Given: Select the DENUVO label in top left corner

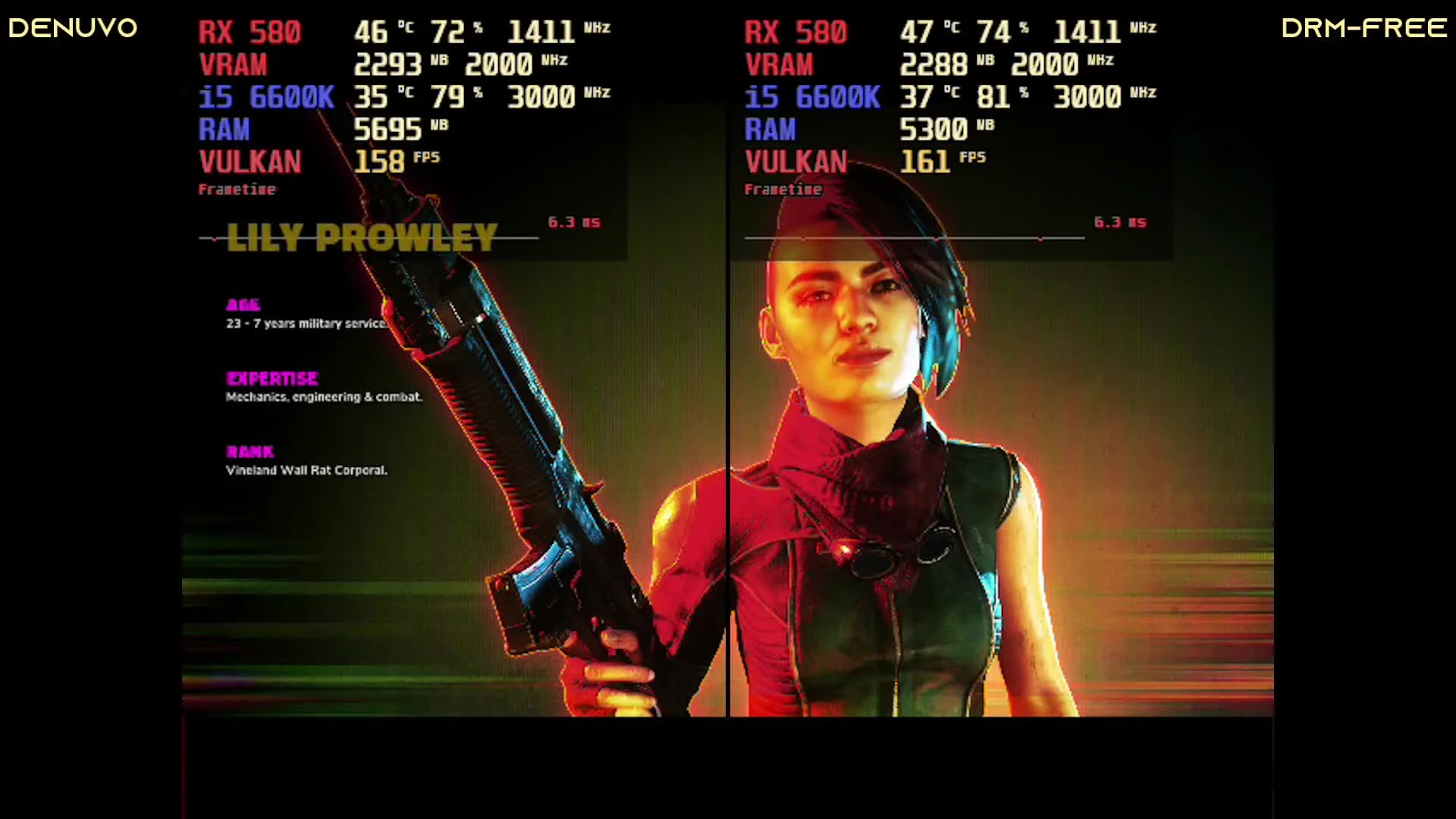Looking at the screenshot, I should coord(72,28).
